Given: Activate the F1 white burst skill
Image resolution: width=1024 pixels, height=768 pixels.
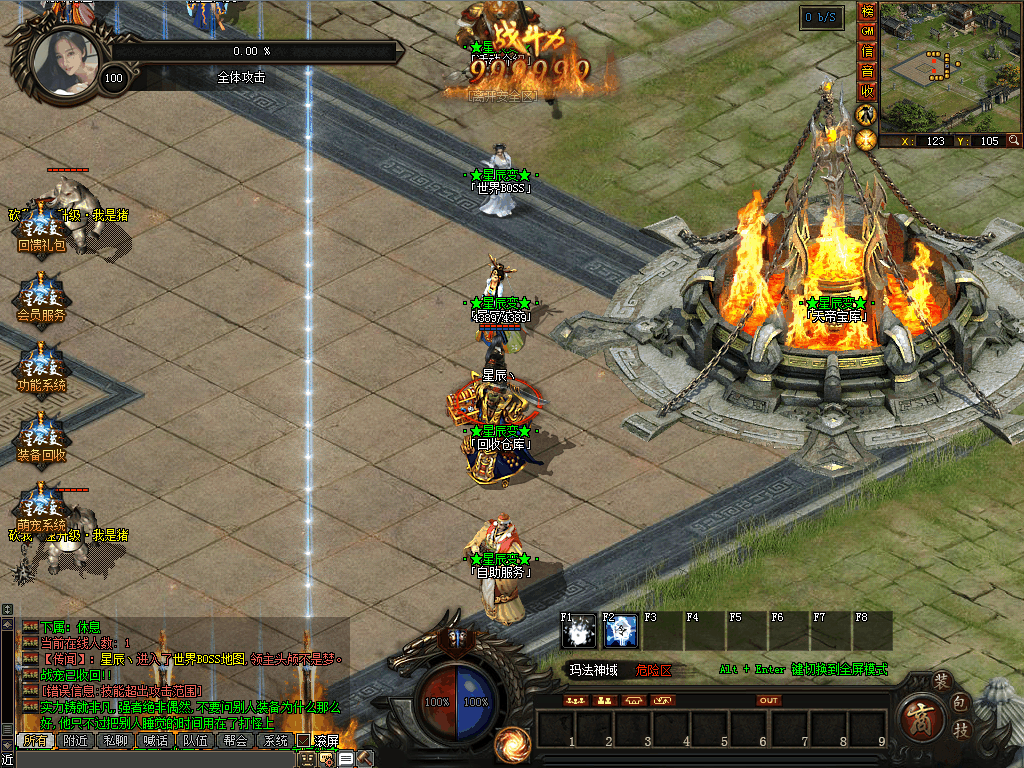Looking at the screenshot, I should 578,631.
